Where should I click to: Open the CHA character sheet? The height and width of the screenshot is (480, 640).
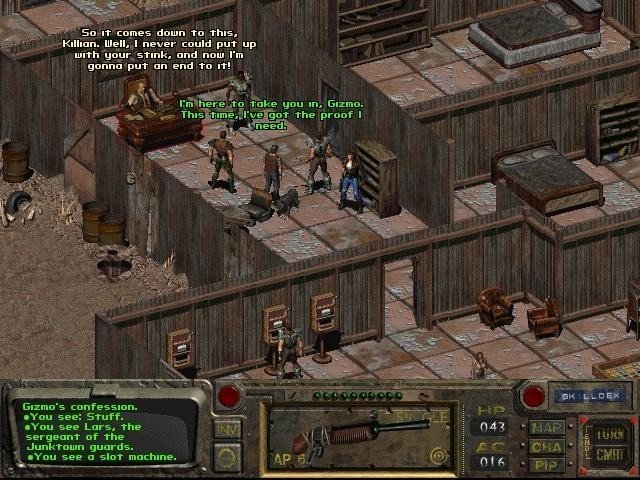click(x=547, y=446)
